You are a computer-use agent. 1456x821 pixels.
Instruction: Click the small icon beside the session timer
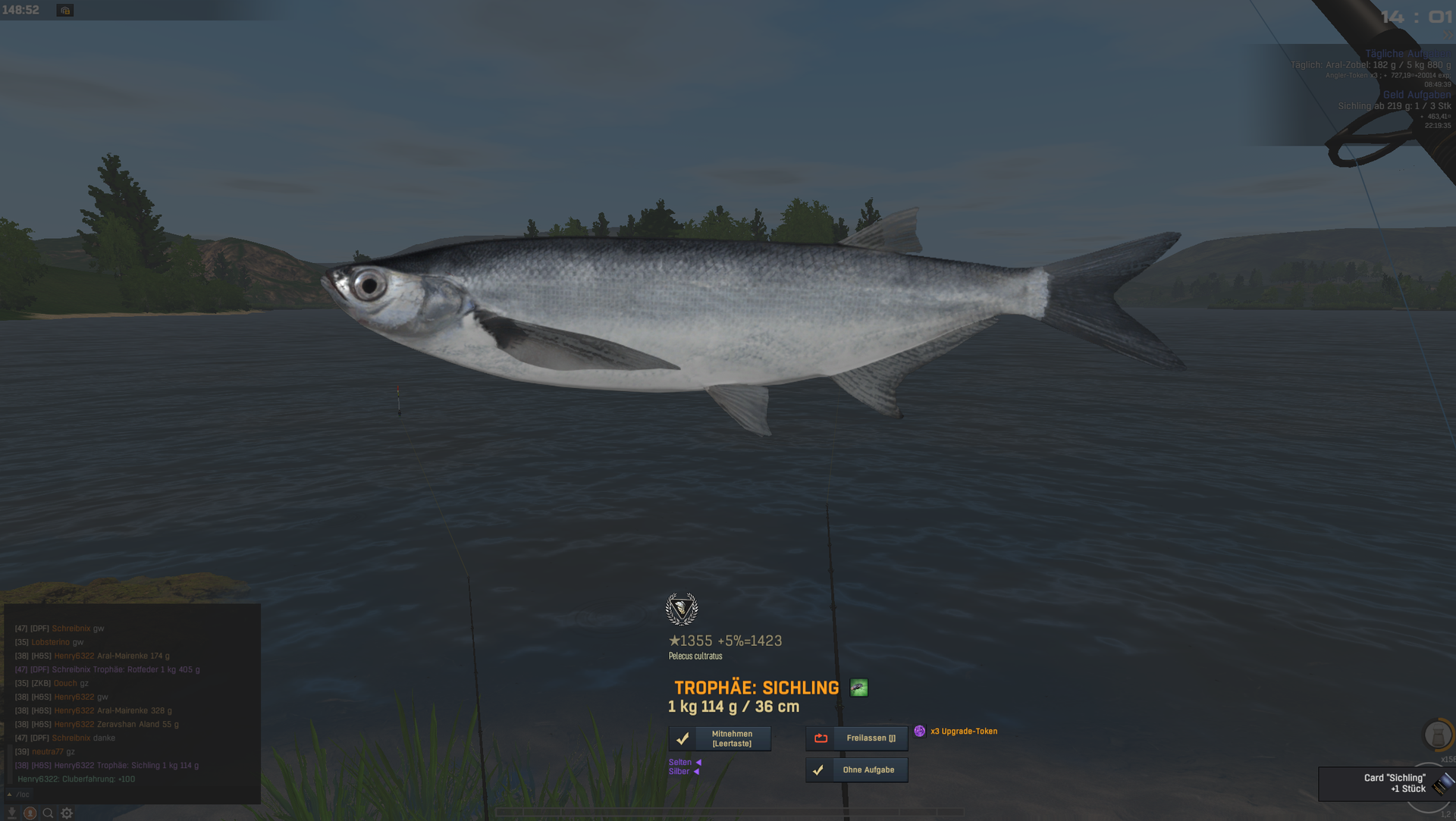pyautogui.click(x=65, y=11)
